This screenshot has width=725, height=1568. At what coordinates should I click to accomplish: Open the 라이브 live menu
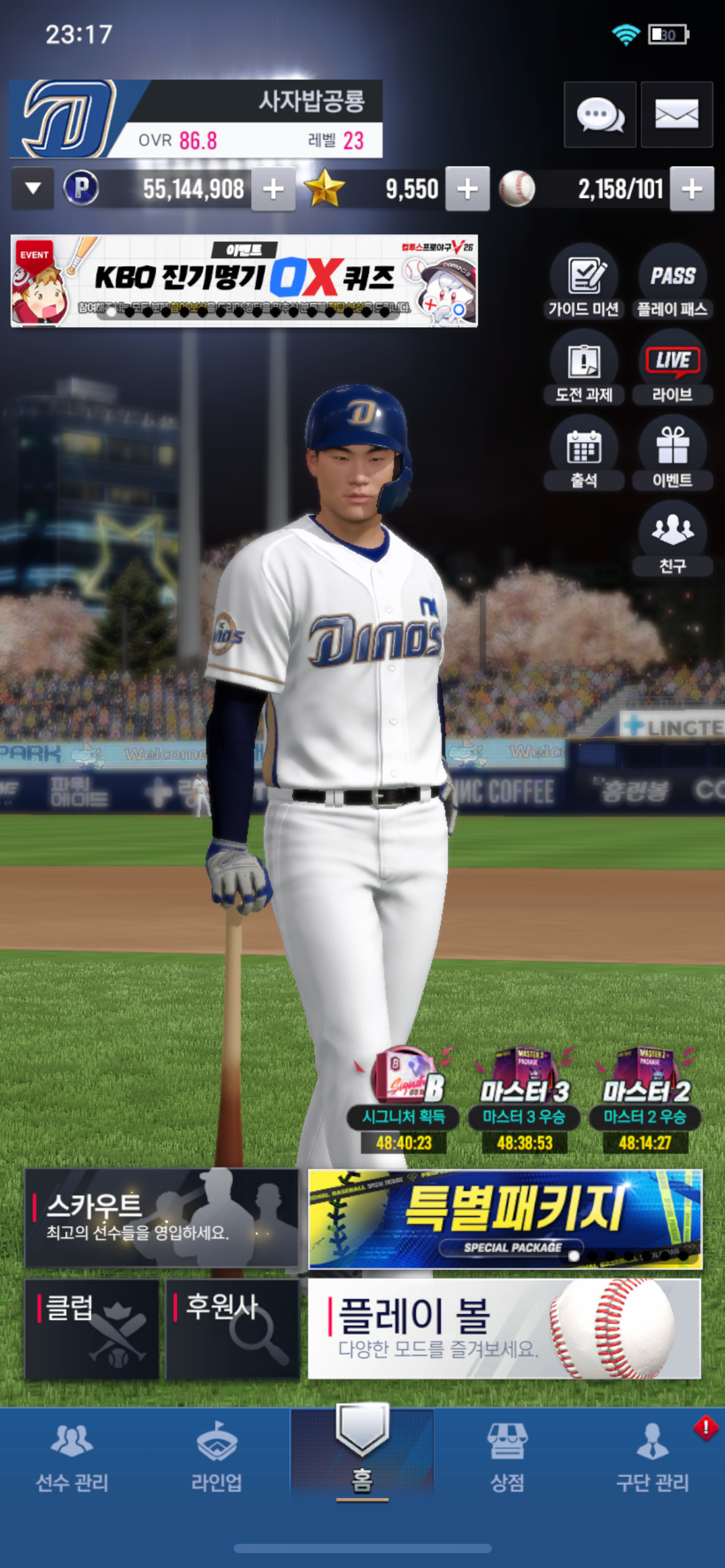672,368
